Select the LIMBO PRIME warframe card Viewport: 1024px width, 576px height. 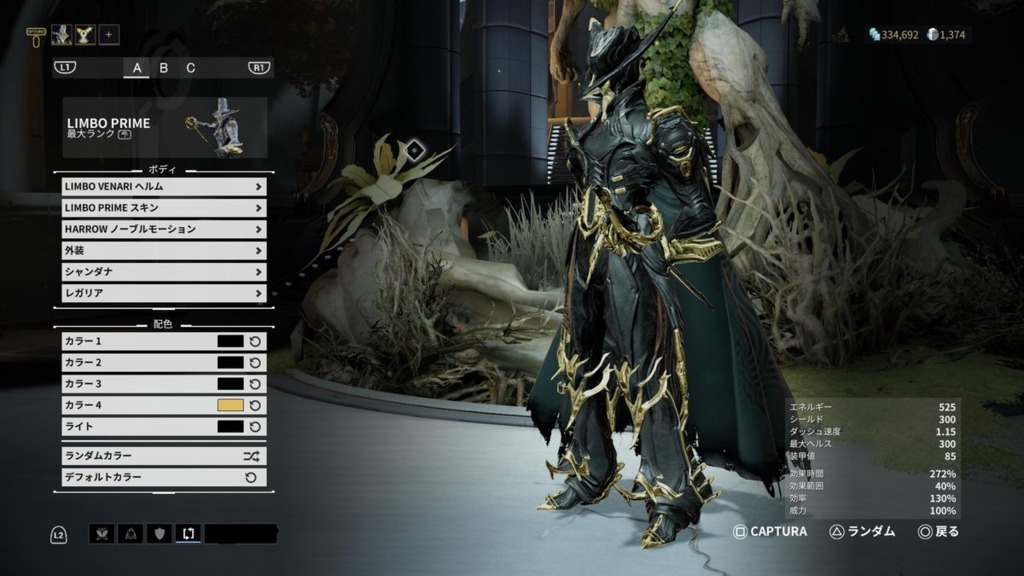[x=165, y=128]
